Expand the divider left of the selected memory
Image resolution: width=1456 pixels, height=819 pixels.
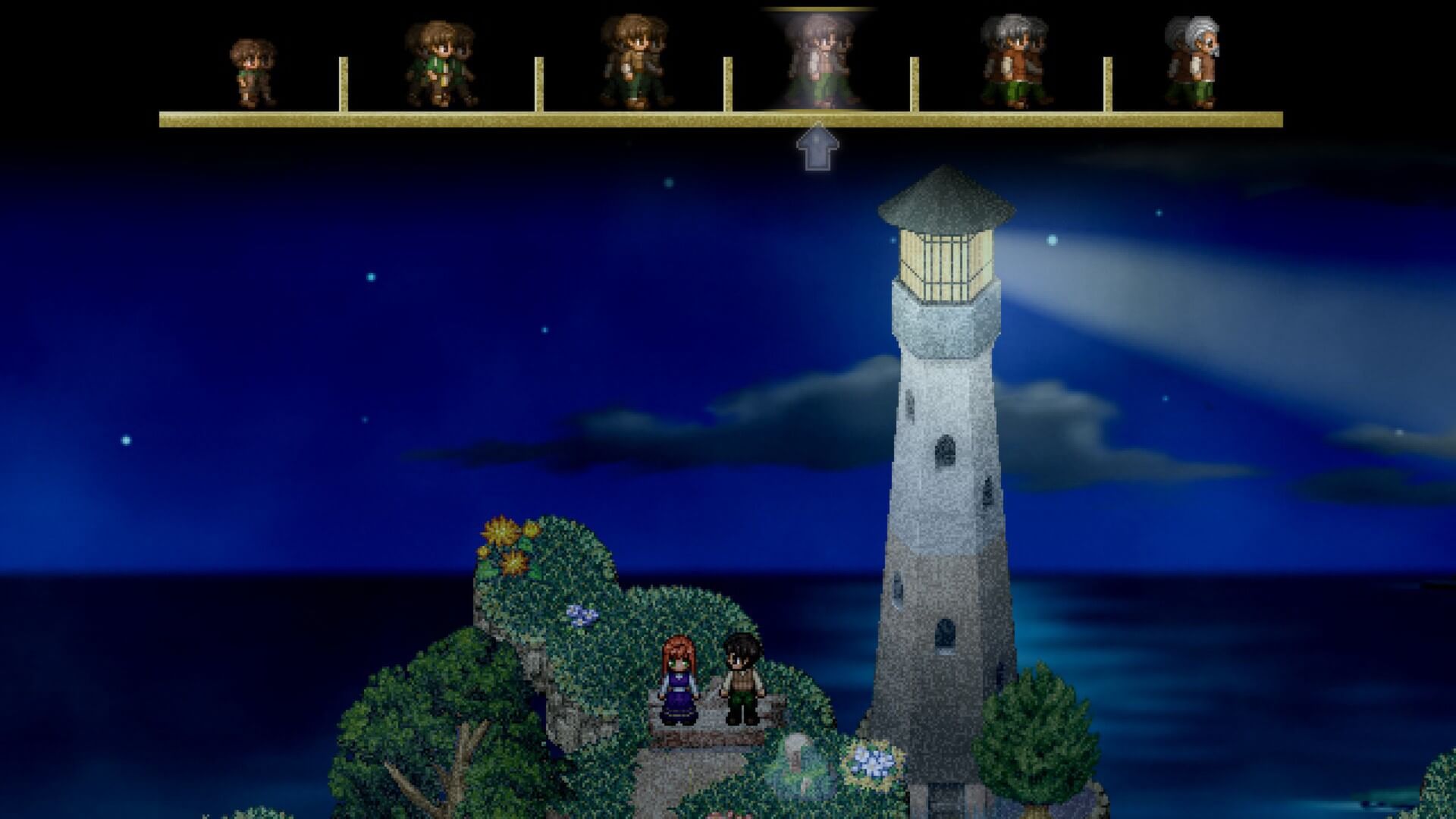[x=728, y=83]
